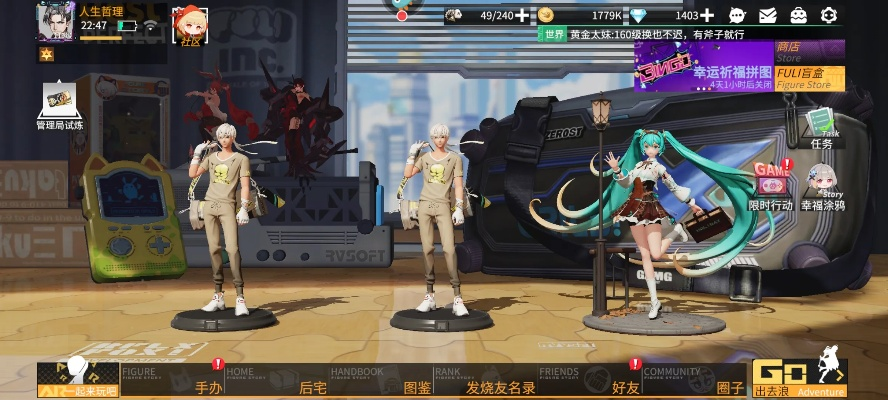Image resolution: width=888 pixels, height=400 pixels.
Task: Open the 社区 community icon
Action: pyautogui.click(x=190, y=24)
